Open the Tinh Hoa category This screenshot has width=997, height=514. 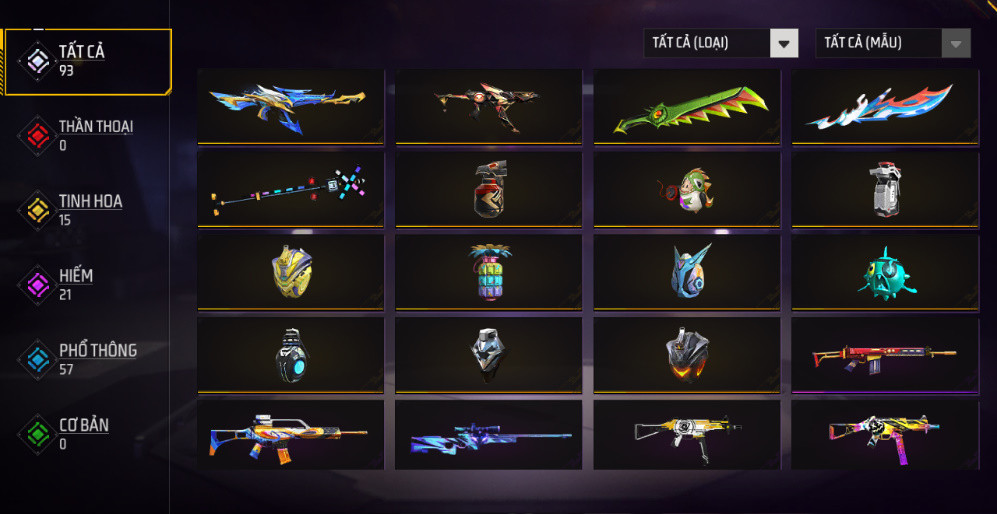88,210
